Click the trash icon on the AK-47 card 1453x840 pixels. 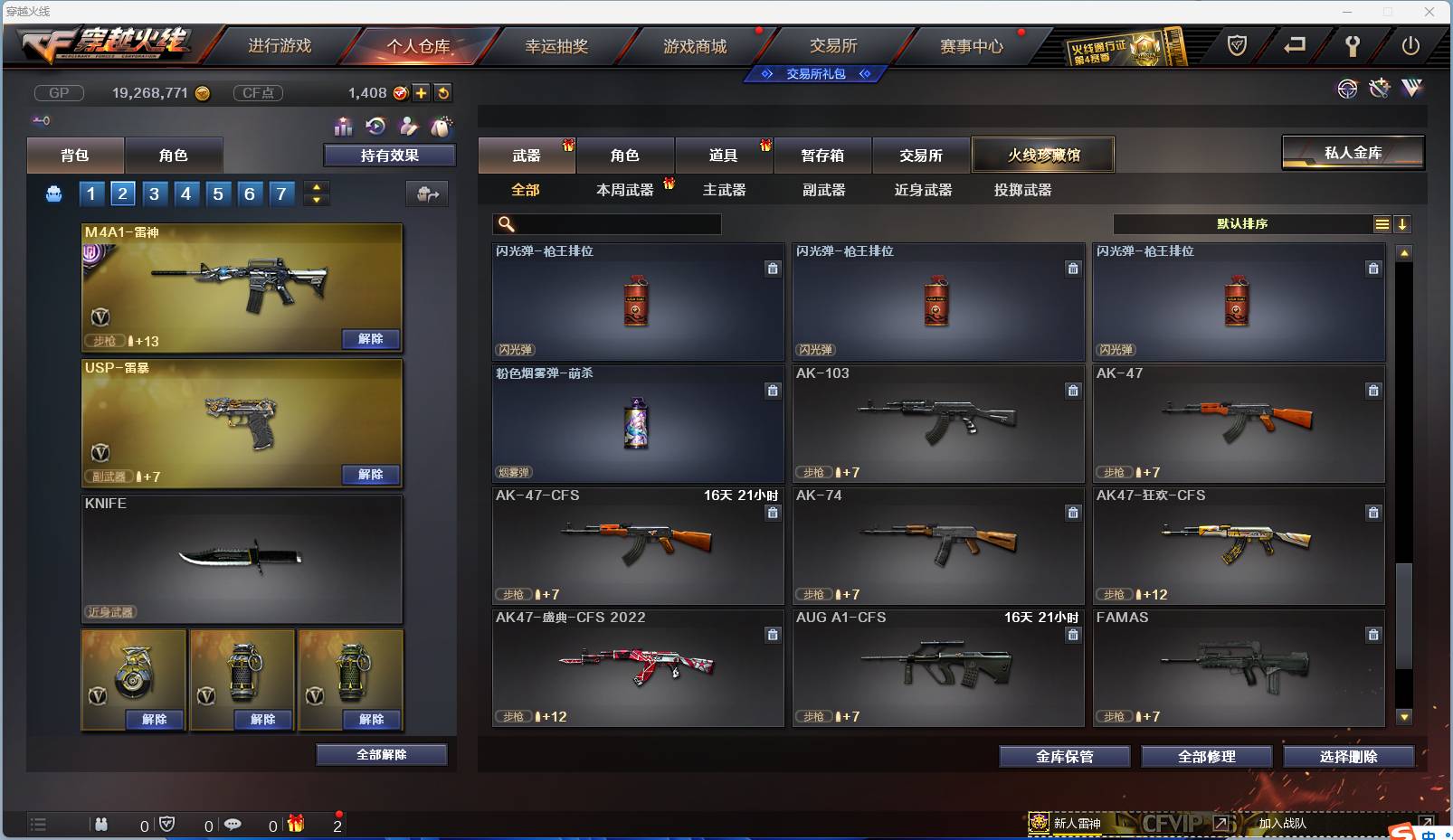tap(1373, 391)
